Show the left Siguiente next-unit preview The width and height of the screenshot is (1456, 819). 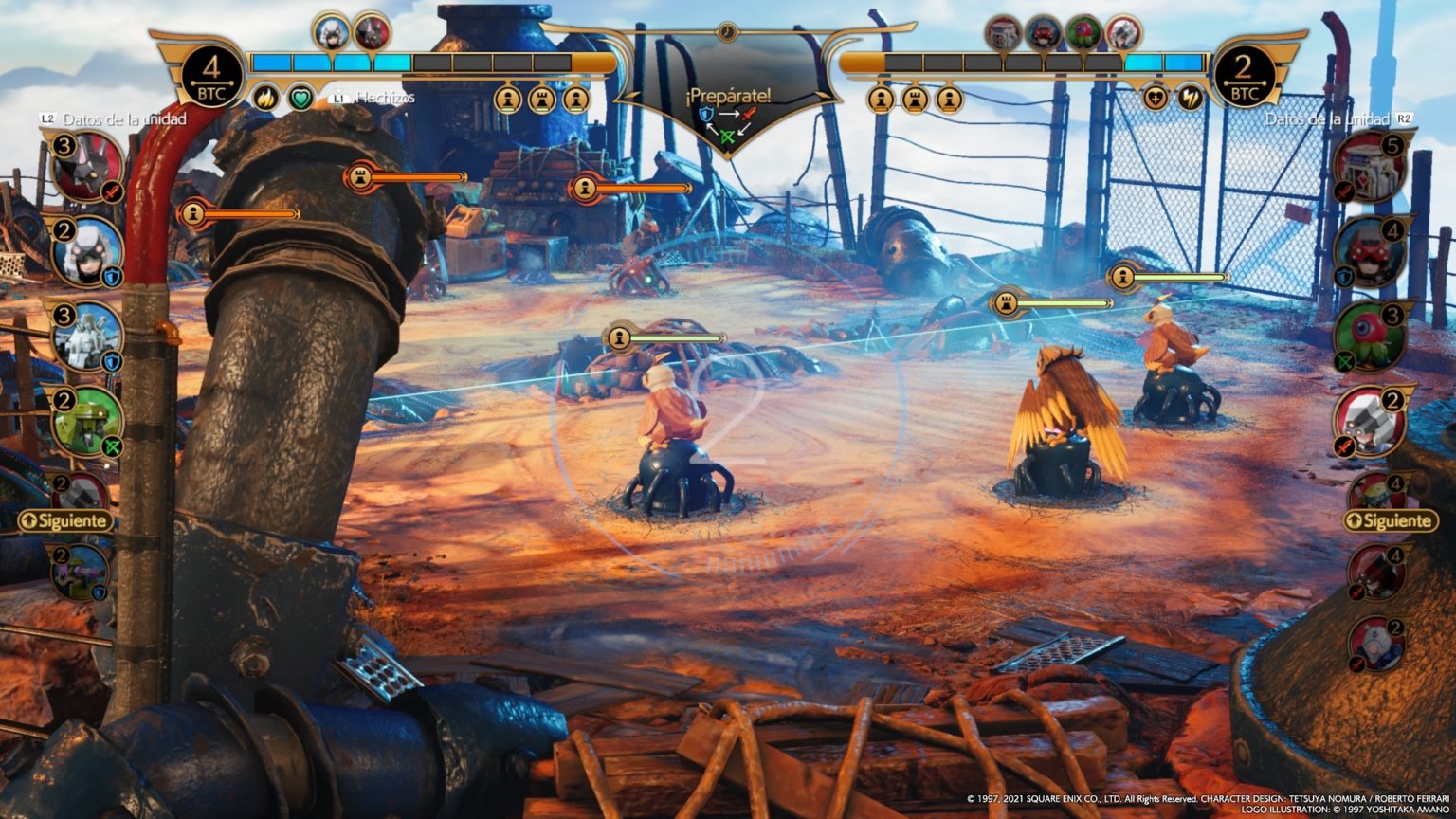pos(64,520)
